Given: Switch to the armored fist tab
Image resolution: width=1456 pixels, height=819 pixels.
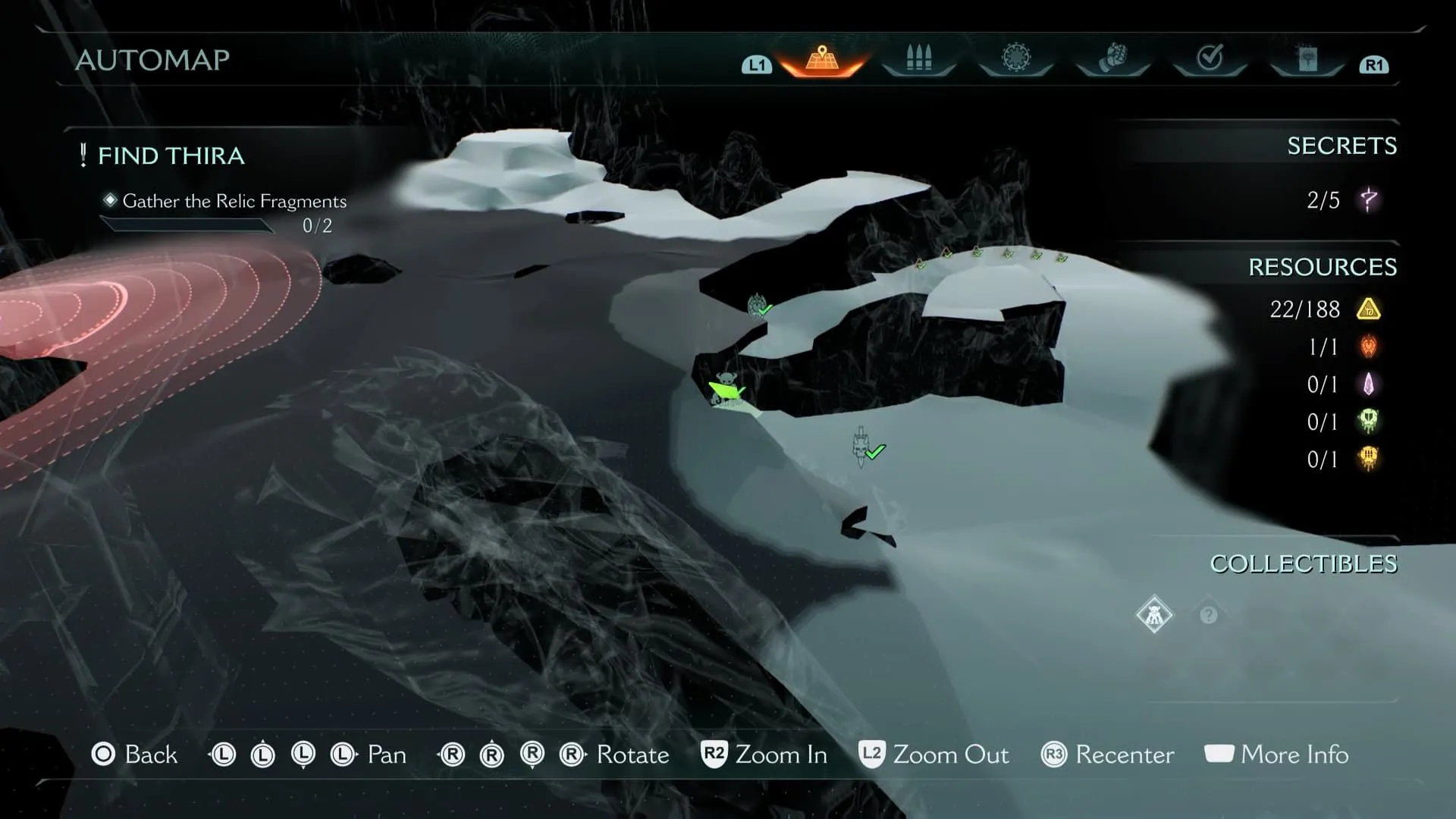Looking at the screenshot, I should (x=1112, y=58).
